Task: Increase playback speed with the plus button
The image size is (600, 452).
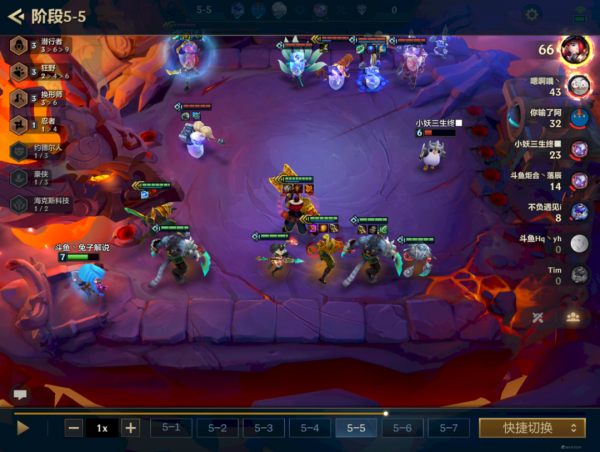Action: [x=130, y=427]
